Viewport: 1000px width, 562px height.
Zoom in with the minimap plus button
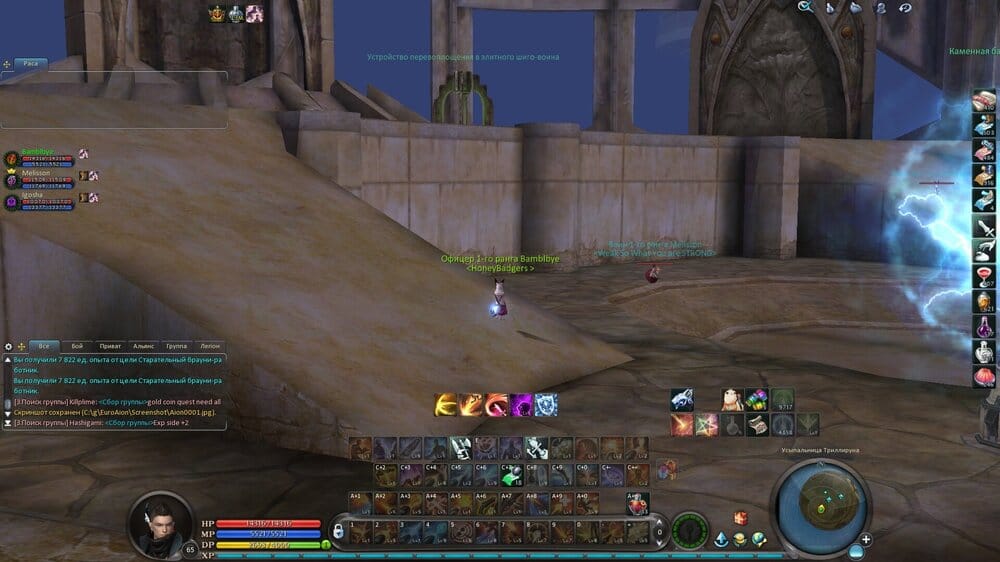pos(865,539)
